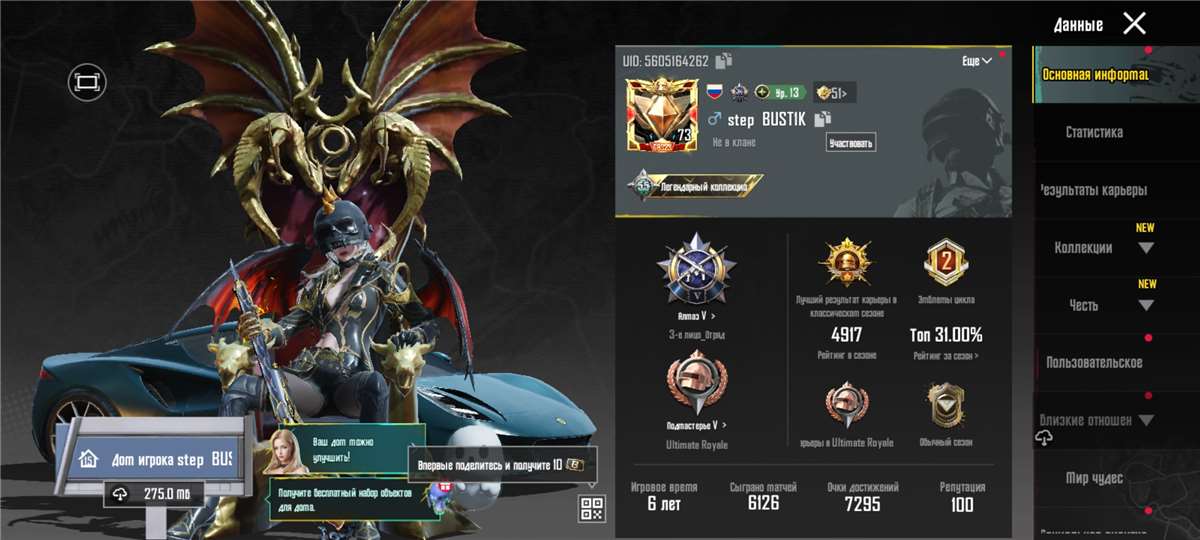The width and height of the screenshot is (1200, 540).
Task: Open the Результаты карьеры tab
Action: coord(1094,190)
